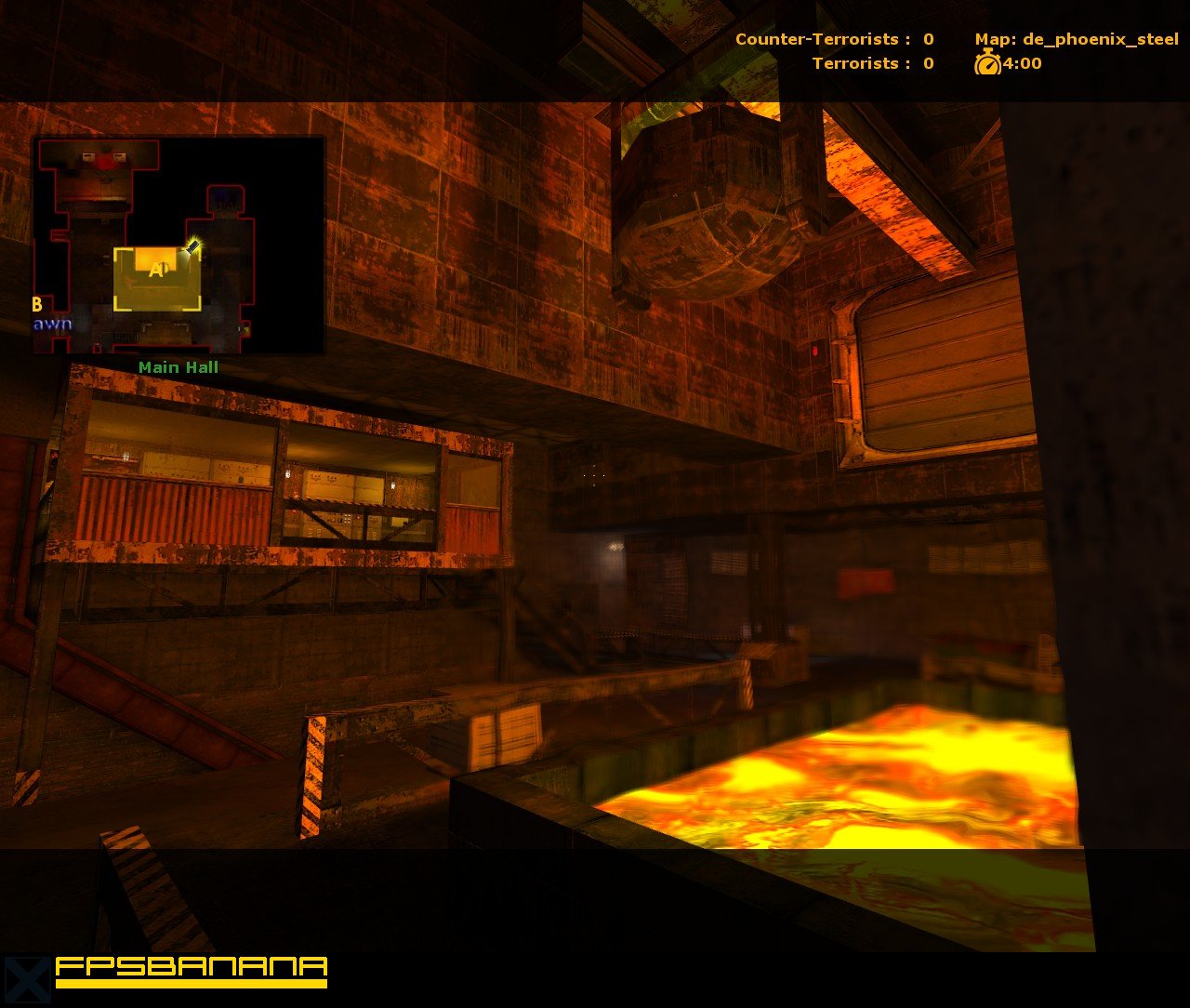Toggle the radar minimap display
1190x1008 pixels.
coord(179,245)
